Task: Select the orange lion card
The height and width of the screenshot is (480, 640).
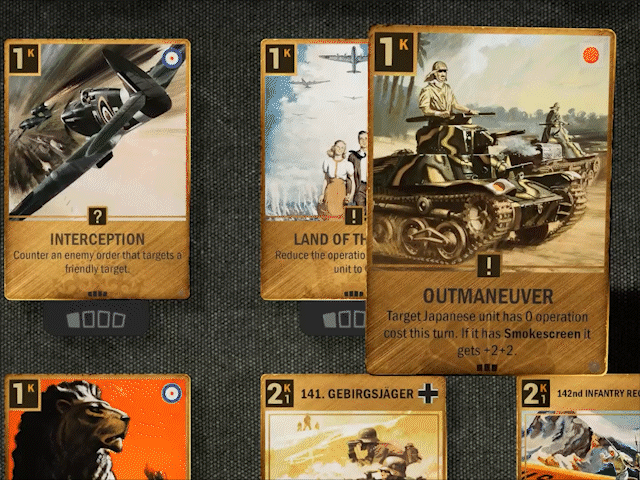Action: click(97, 430)
